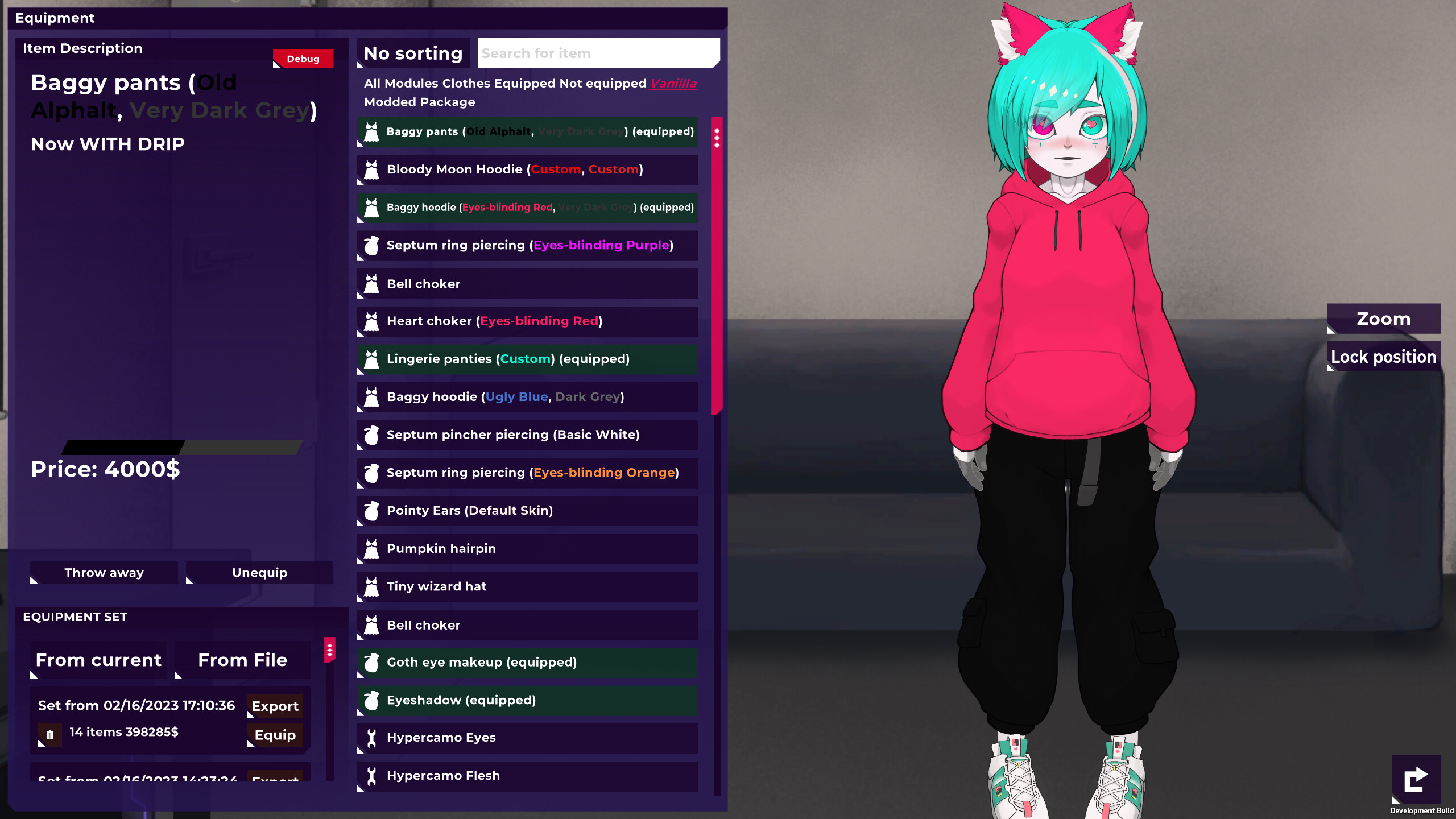This screenshot has height=819, width=1456.
Task: Click the DNA icon beside Hypercamo Flesh
Action: (372, 776)
